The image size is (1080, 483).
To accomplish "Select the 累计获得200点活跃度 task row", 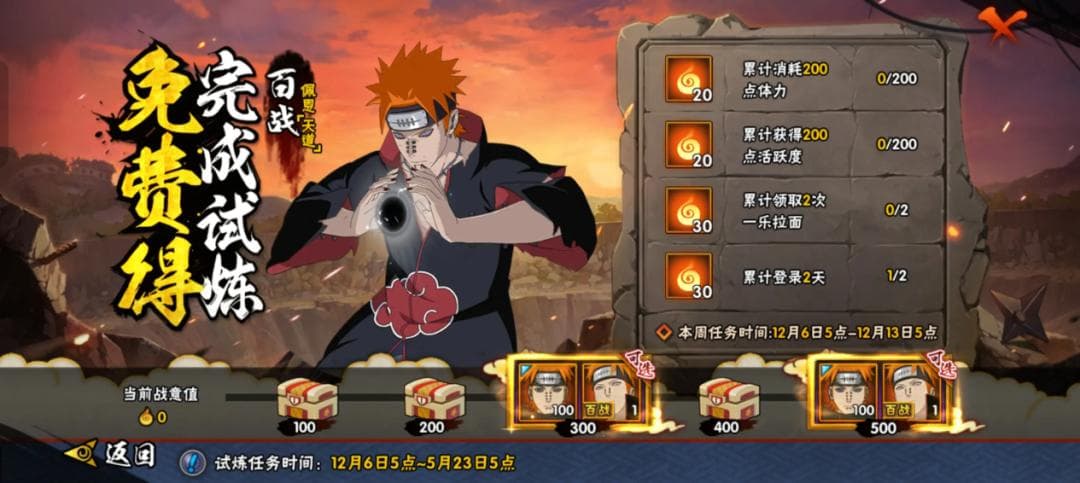I will point(790,144).
